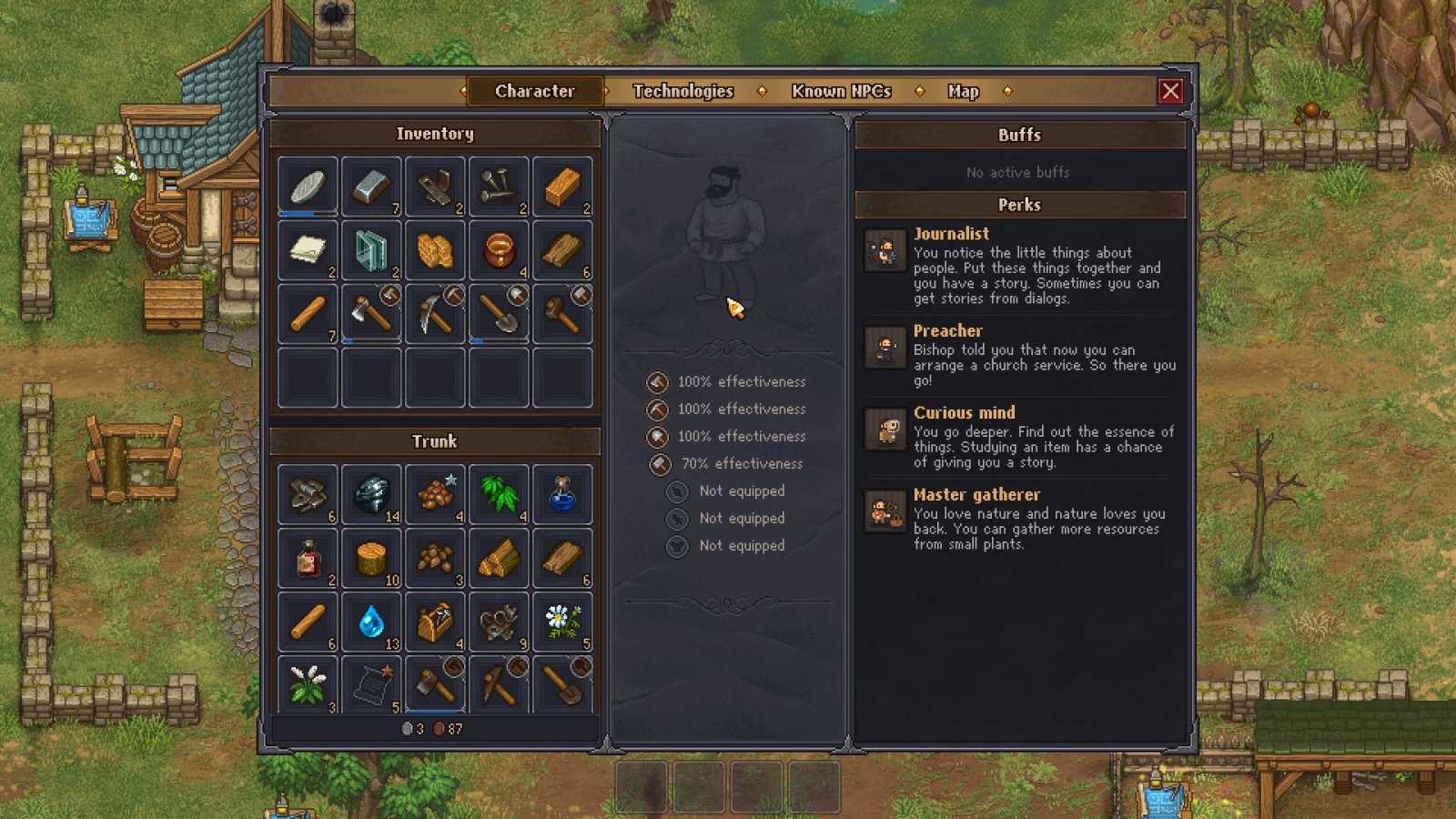Select the iron ingot stack in inventory

point(371,187)
